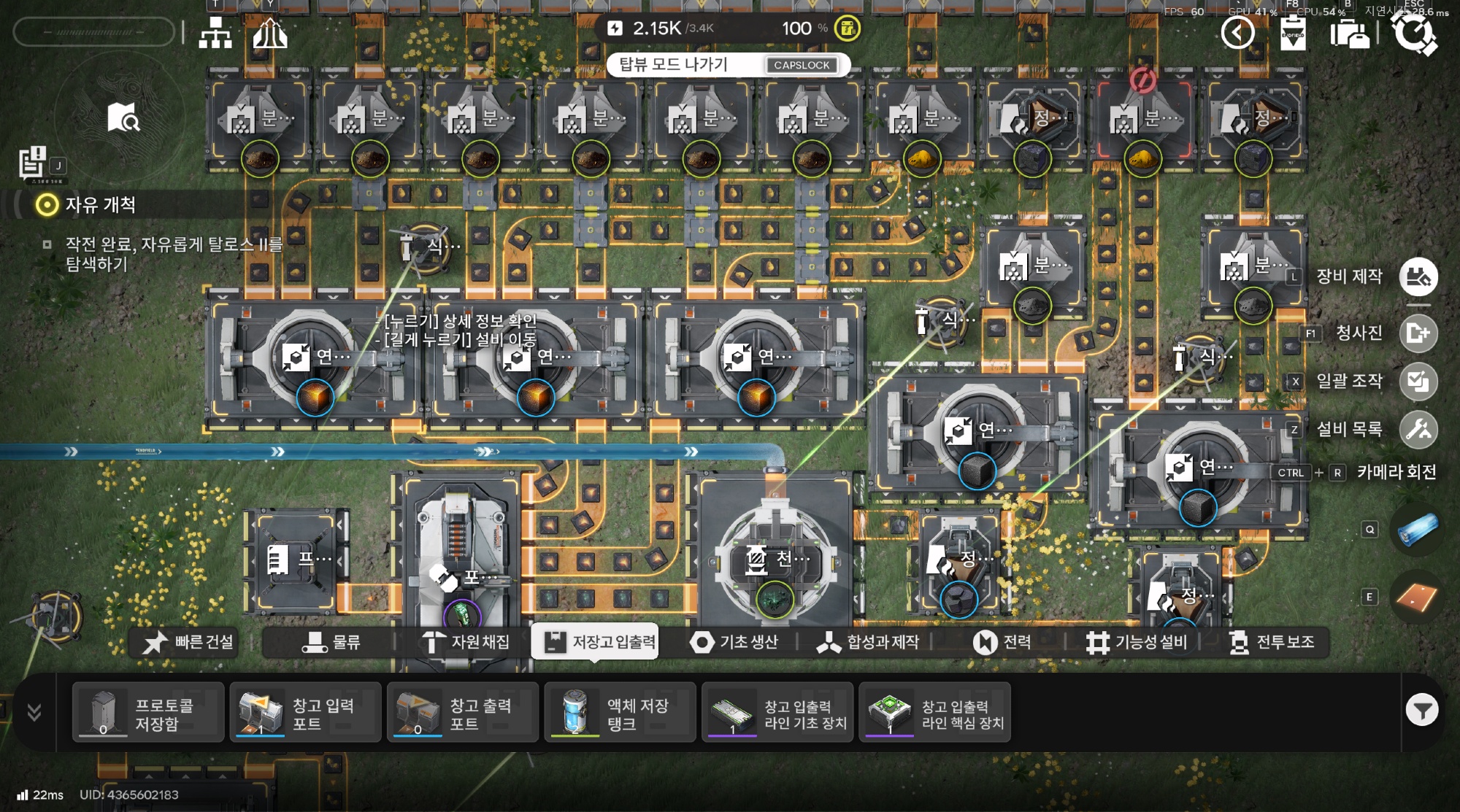Select the 창고 입력 포트 warehouse input port
Image resolution: width=1460 pixels, height=812 pixels.
305,713
